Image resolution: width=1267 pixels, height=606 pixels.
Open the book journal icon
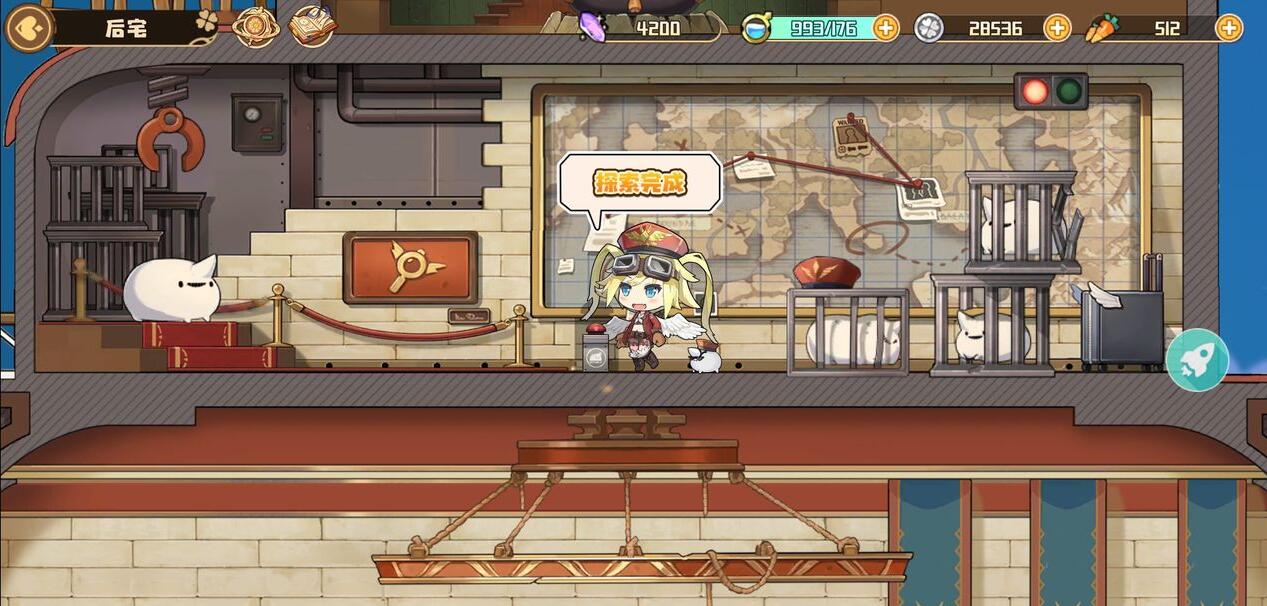(x=312, y=27)
